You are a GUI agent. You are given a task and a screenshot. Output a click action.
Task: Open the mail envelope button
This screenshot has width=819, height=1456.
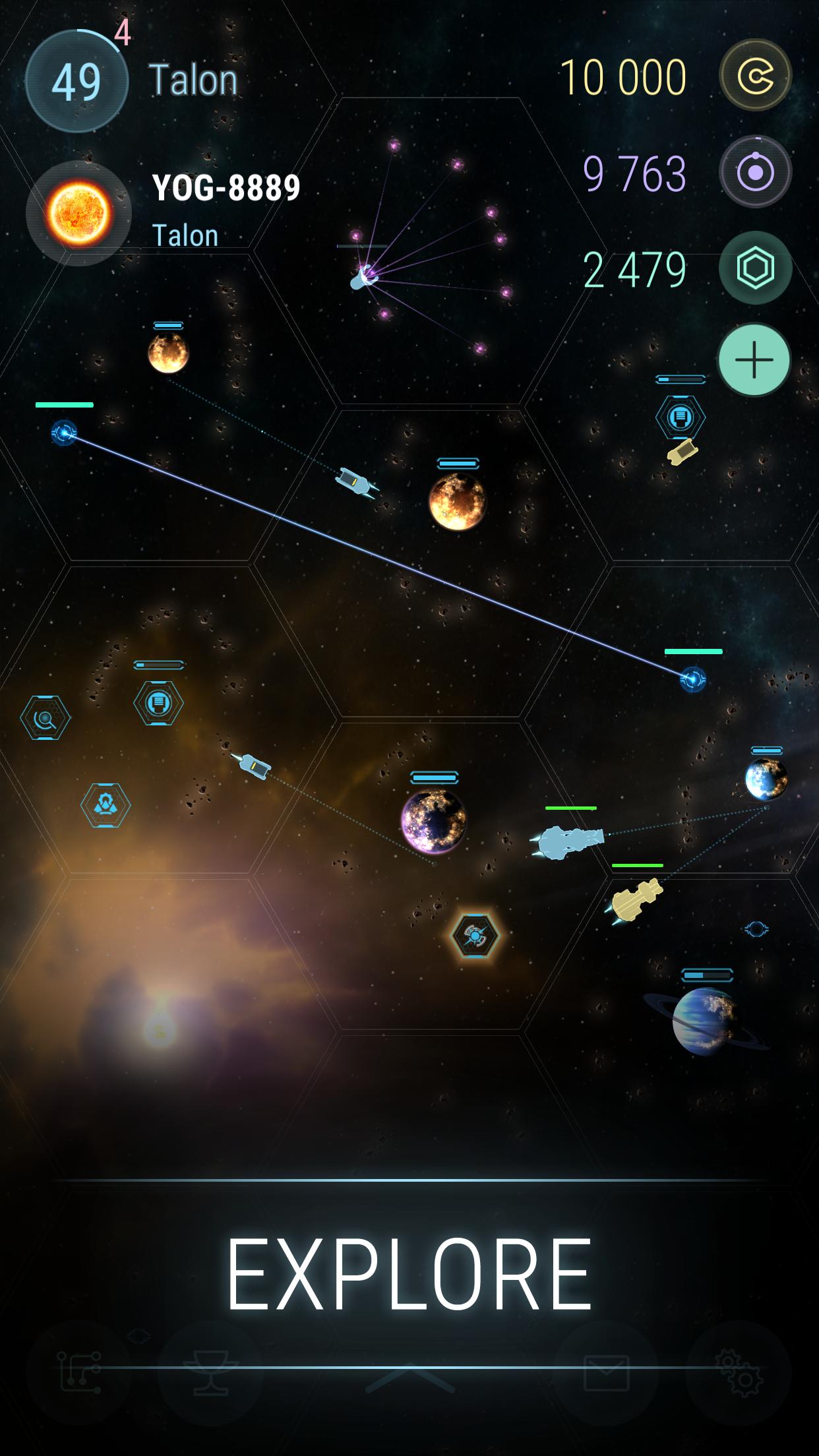(x=607, y=1373)
